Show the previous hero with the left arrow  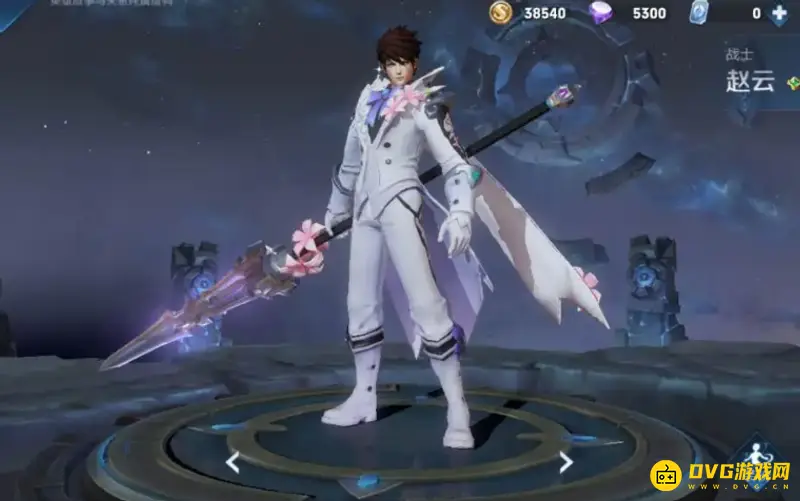click(232, 462)
